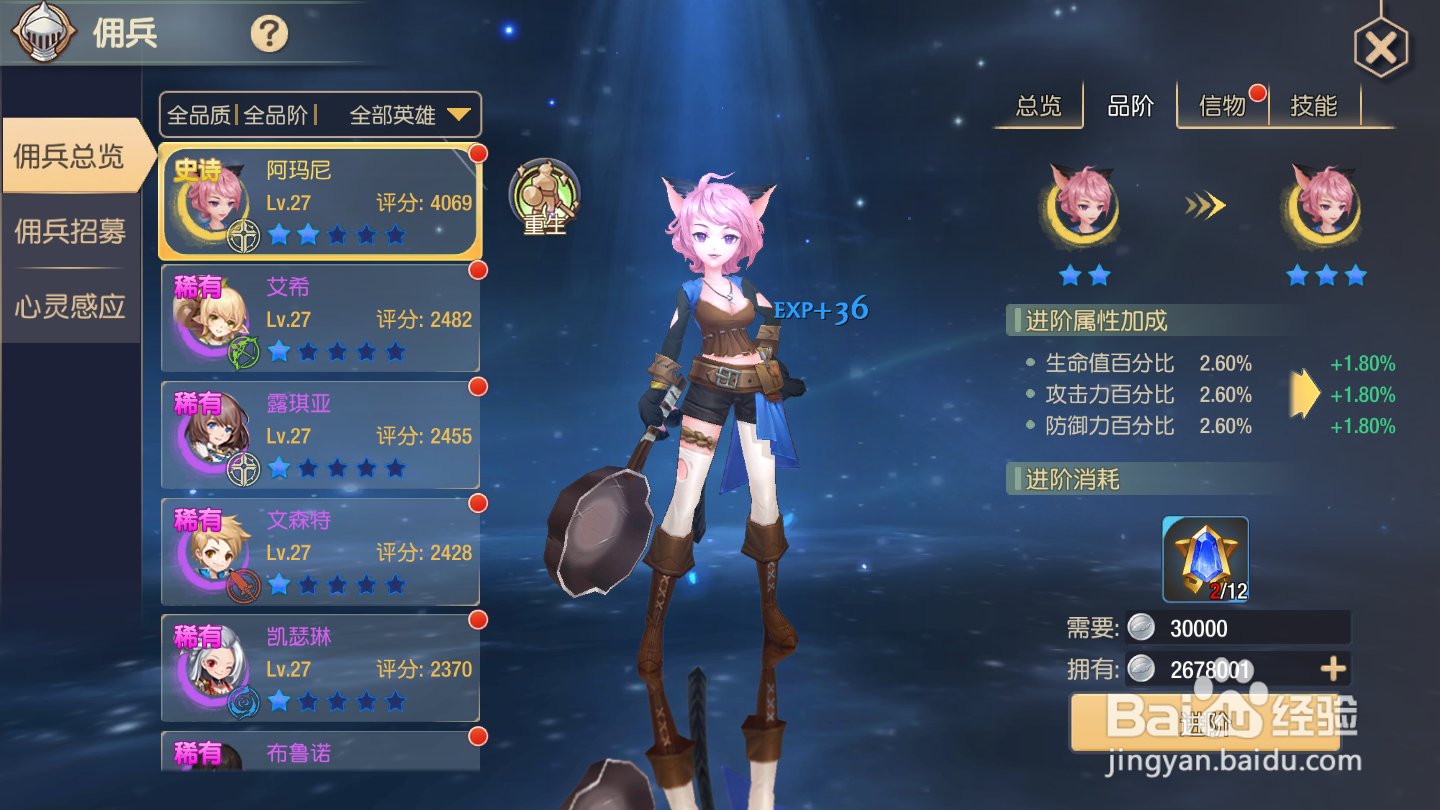
Task: Open the 心灵感应 panel
Action: pyautogui.click(x=70, y=307)
